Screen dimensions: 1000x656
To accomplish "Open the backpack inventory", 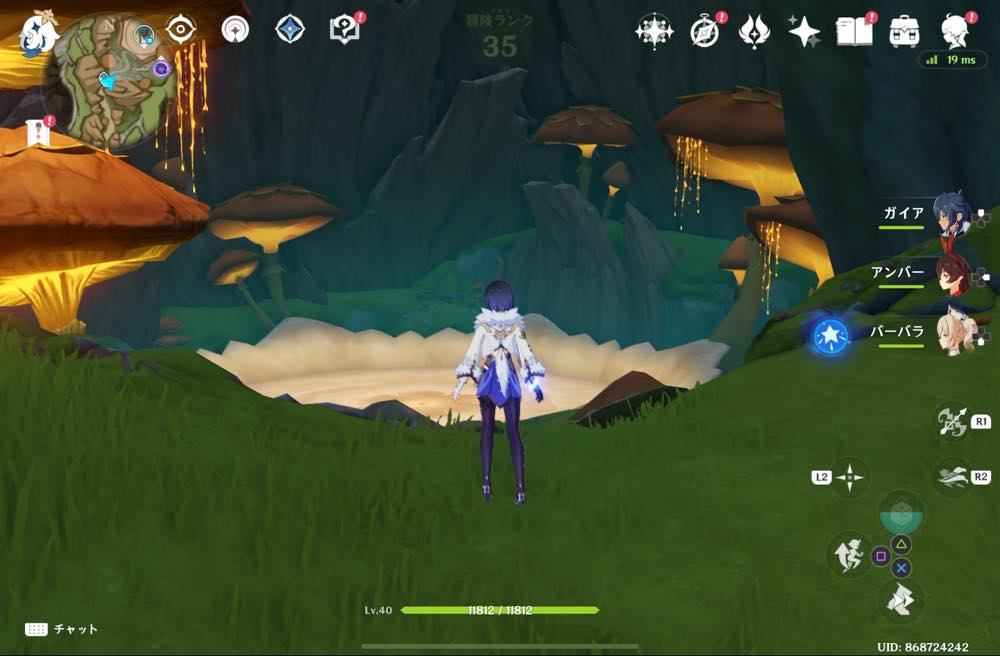I will click(905, 32).
